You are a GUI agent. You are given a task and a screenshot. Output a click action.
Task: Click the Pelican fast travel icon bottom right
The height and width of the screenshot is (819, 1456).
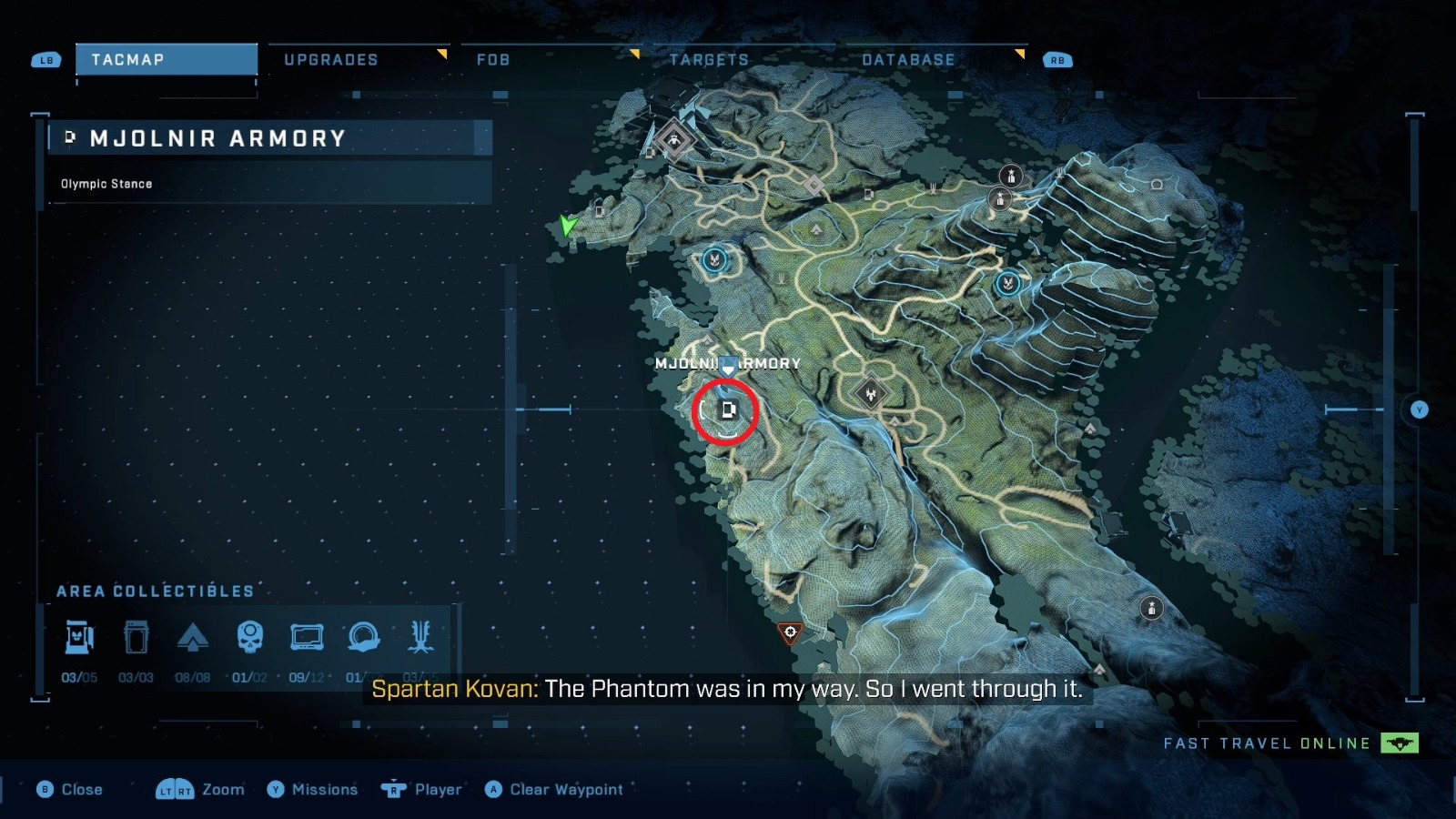1399,743
